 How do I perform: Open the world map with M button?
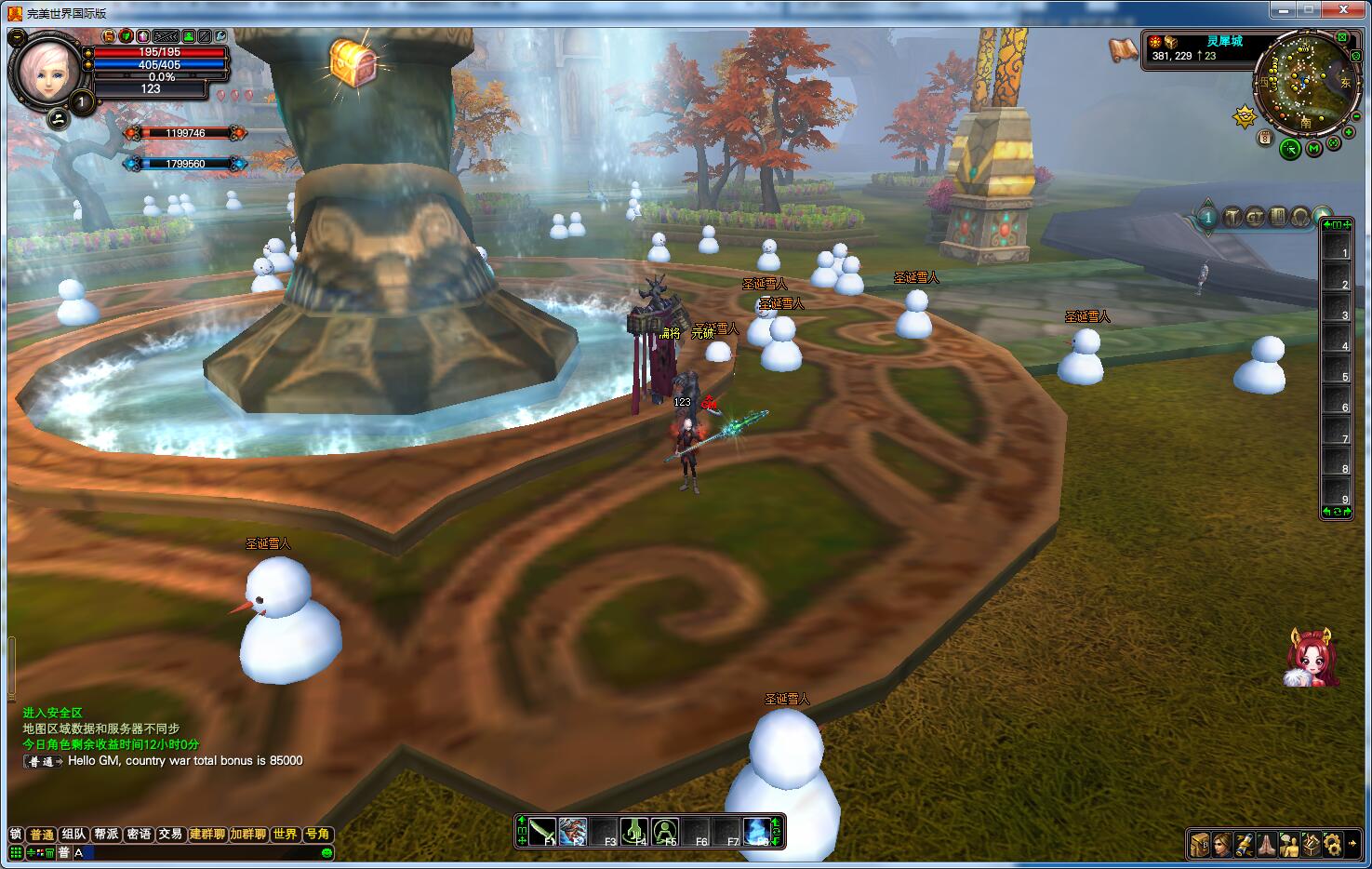1313,148
